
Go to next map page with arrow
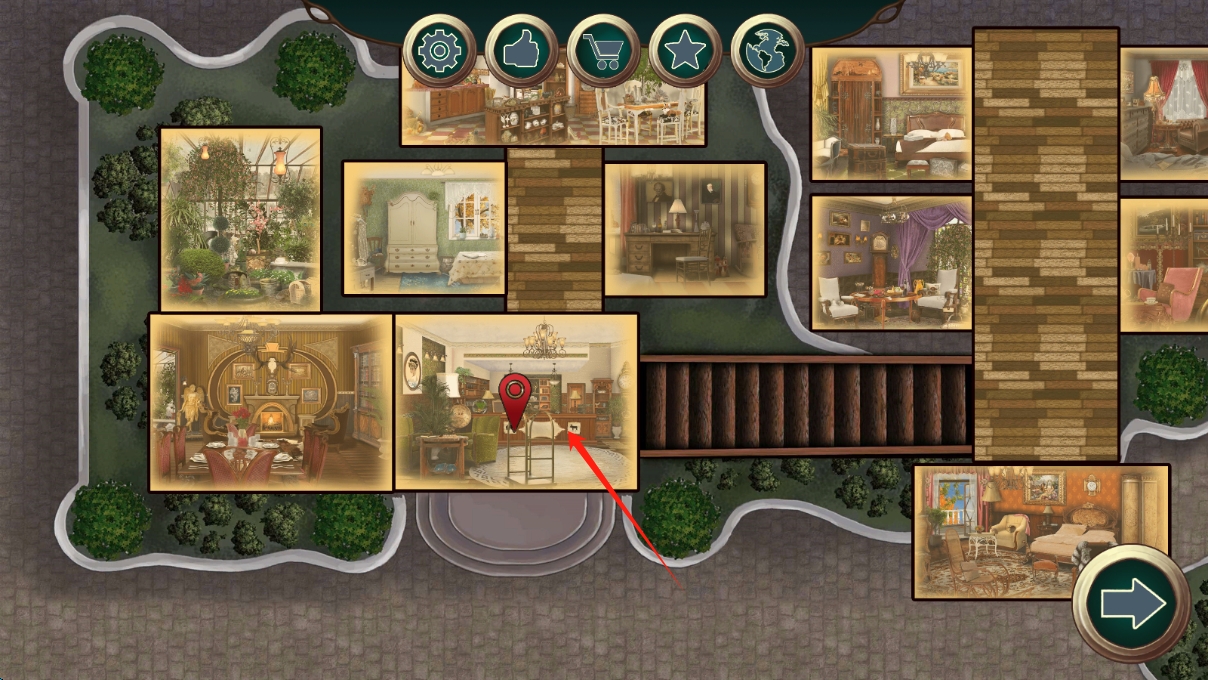click(x=1132, y=604)
